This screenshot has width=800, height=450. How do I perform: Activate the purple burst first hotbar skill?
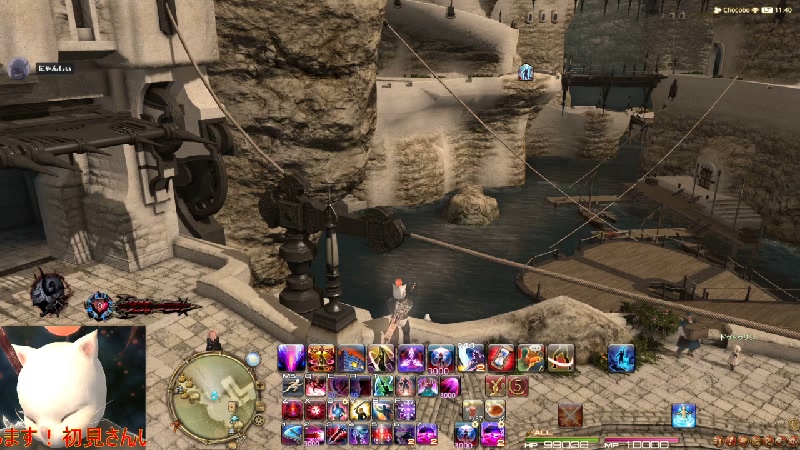click(292, 358)
